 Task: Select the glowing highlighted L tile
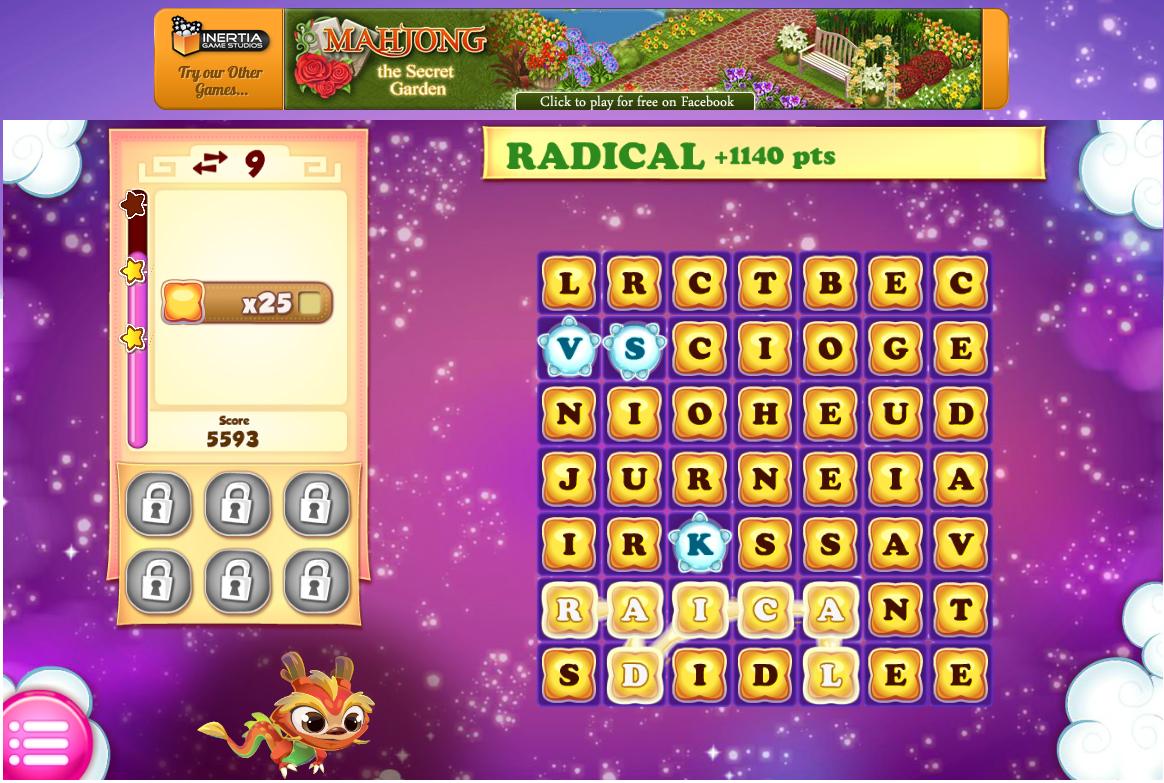(829, 675)
